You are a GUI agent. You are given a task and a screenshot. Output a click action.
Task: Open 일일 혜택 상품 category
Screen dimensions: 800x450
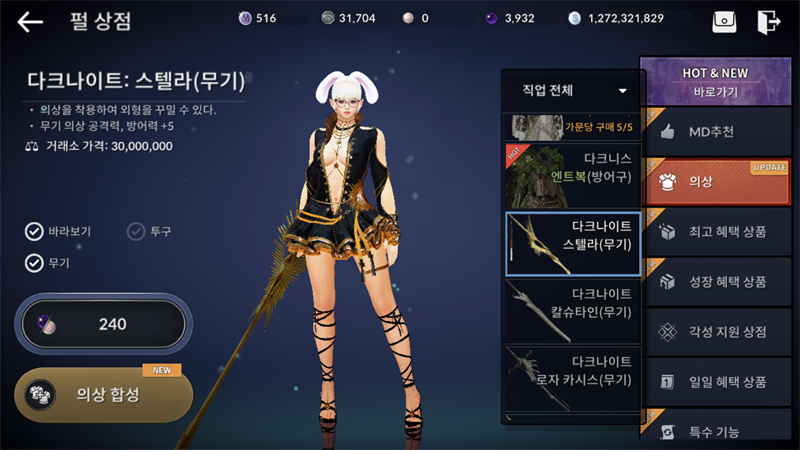click(715, 382)
